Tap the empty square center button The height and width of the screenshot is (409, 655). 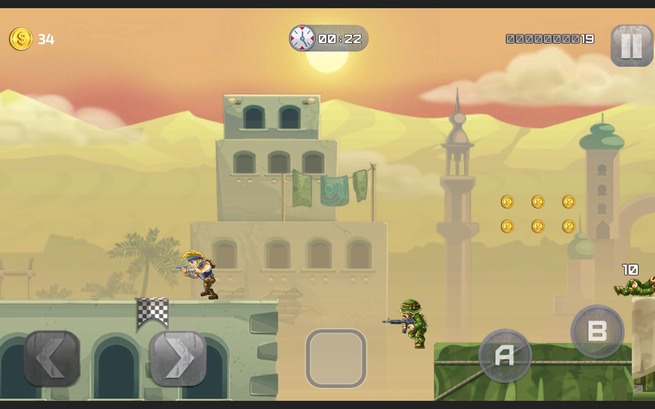click(336, 358)
